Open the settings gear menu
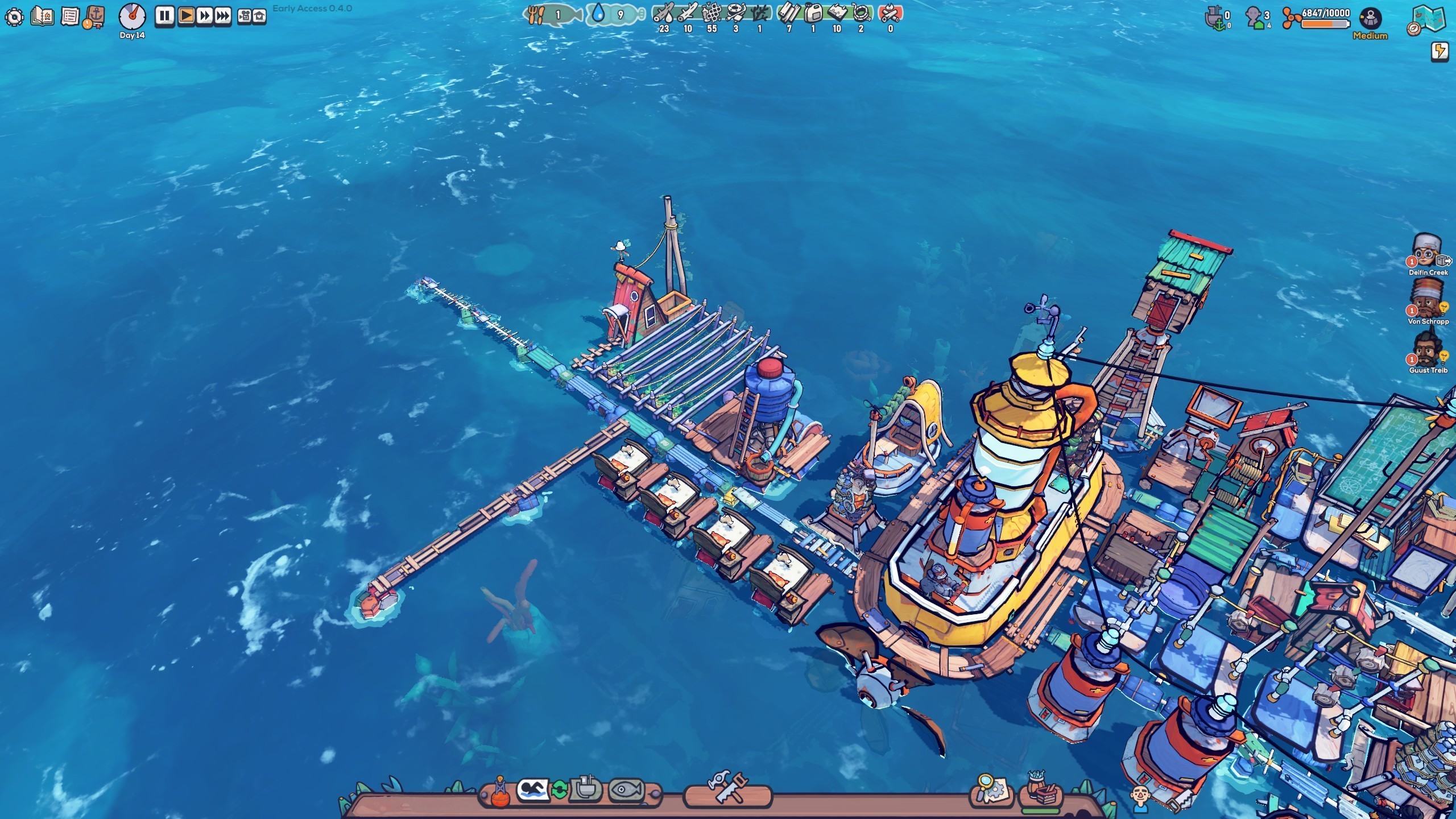The width and height of the screenshot is (1456, 819). (14, 17)
